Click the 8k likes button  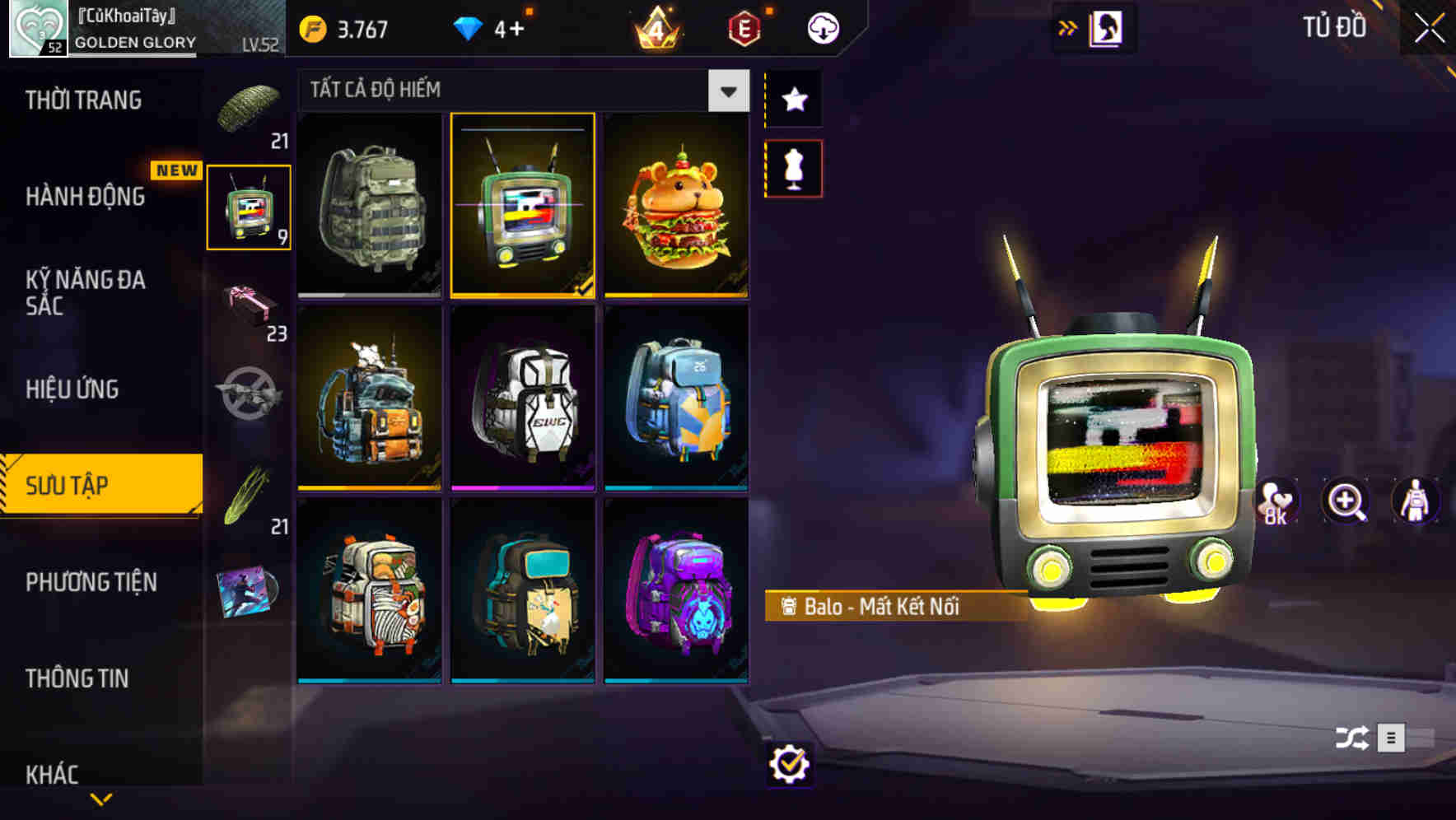pos(1276,501)
